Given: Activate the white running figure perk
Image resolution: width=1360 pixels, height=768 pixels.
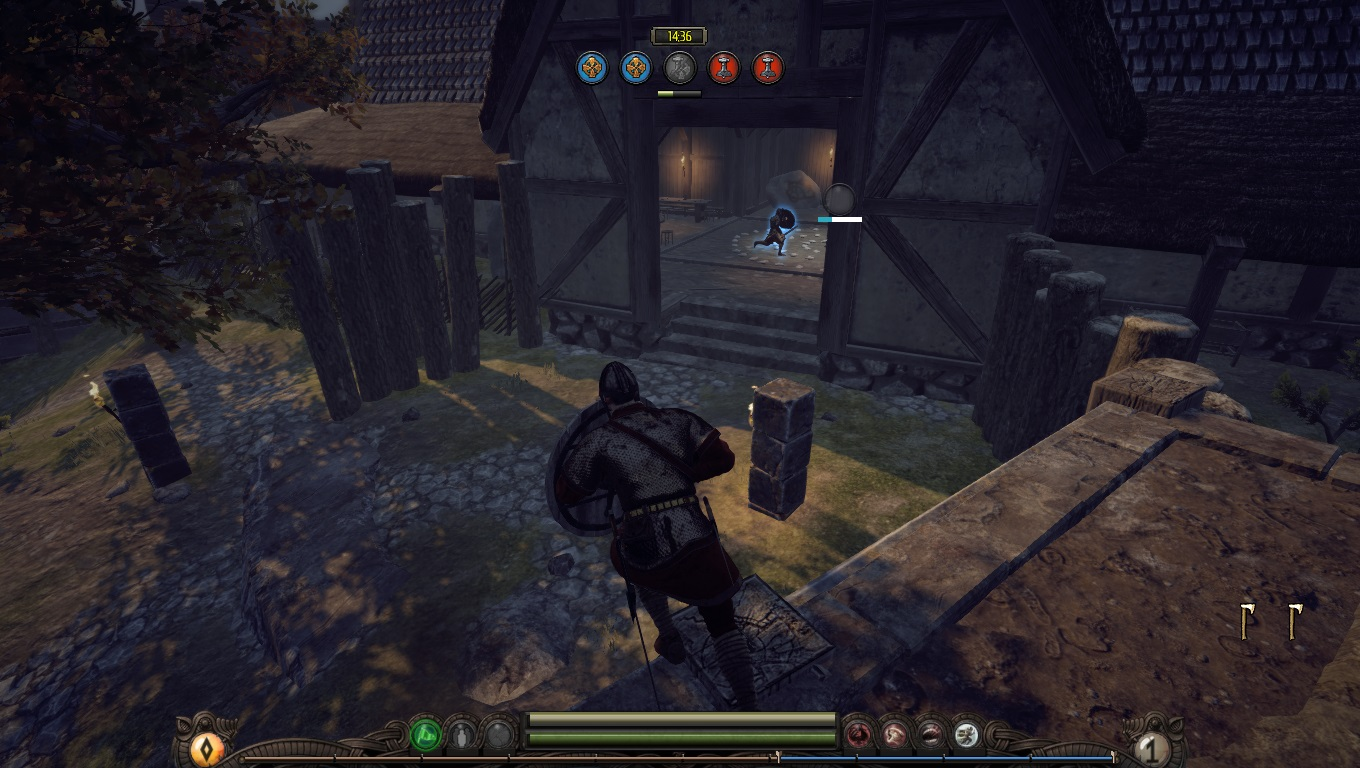Looking at the screenshot, I should coord(966,736).
